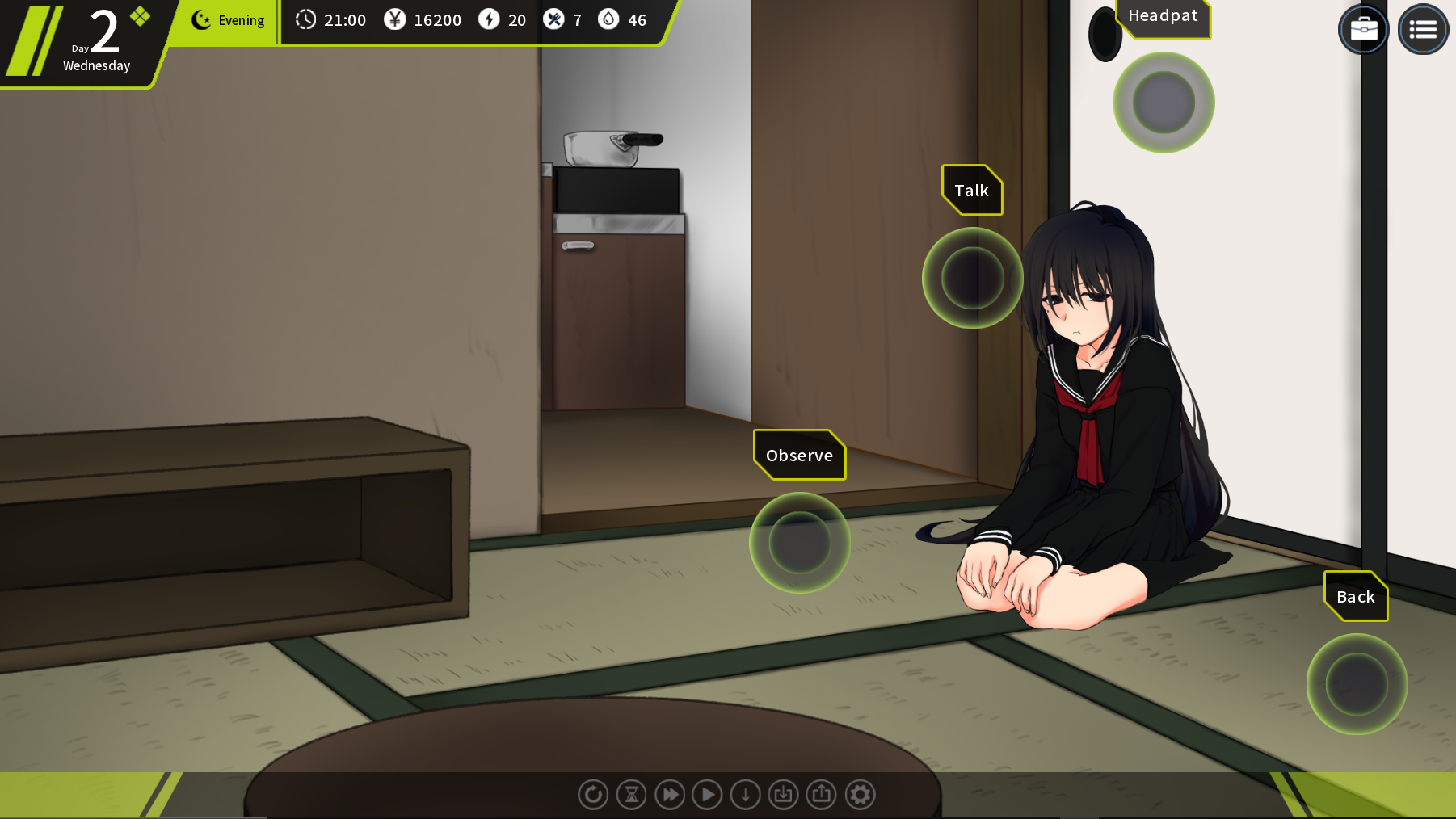Click the circular arrow rollback icon
The height and width of the screenshot is (819, 1456).
pyautogui.click(x=593, y=795)
